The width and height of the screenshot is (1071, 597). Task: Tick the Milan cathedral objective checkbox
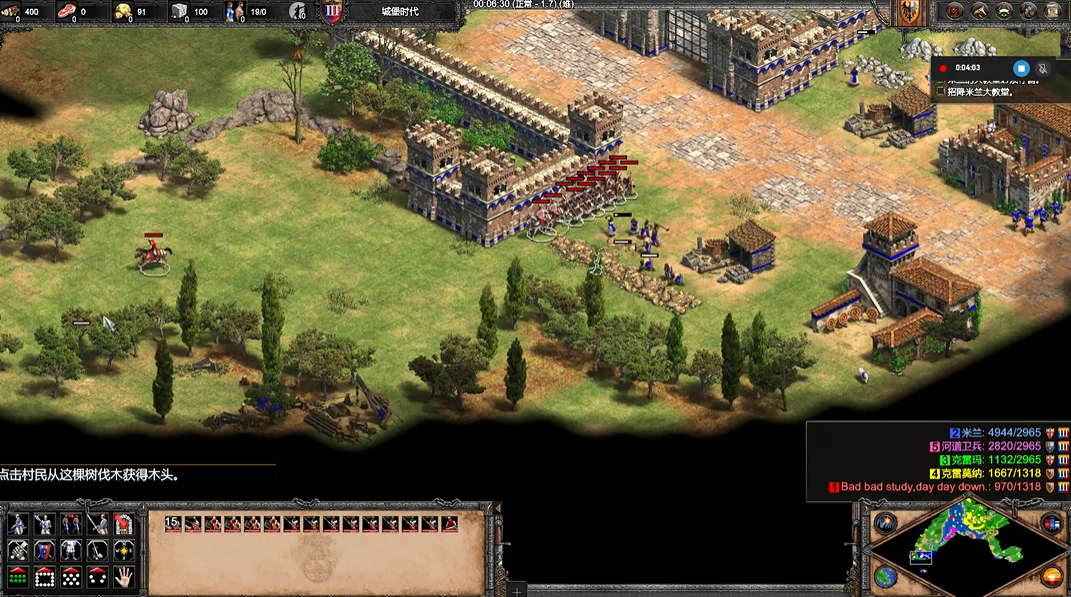click(941, 91)
